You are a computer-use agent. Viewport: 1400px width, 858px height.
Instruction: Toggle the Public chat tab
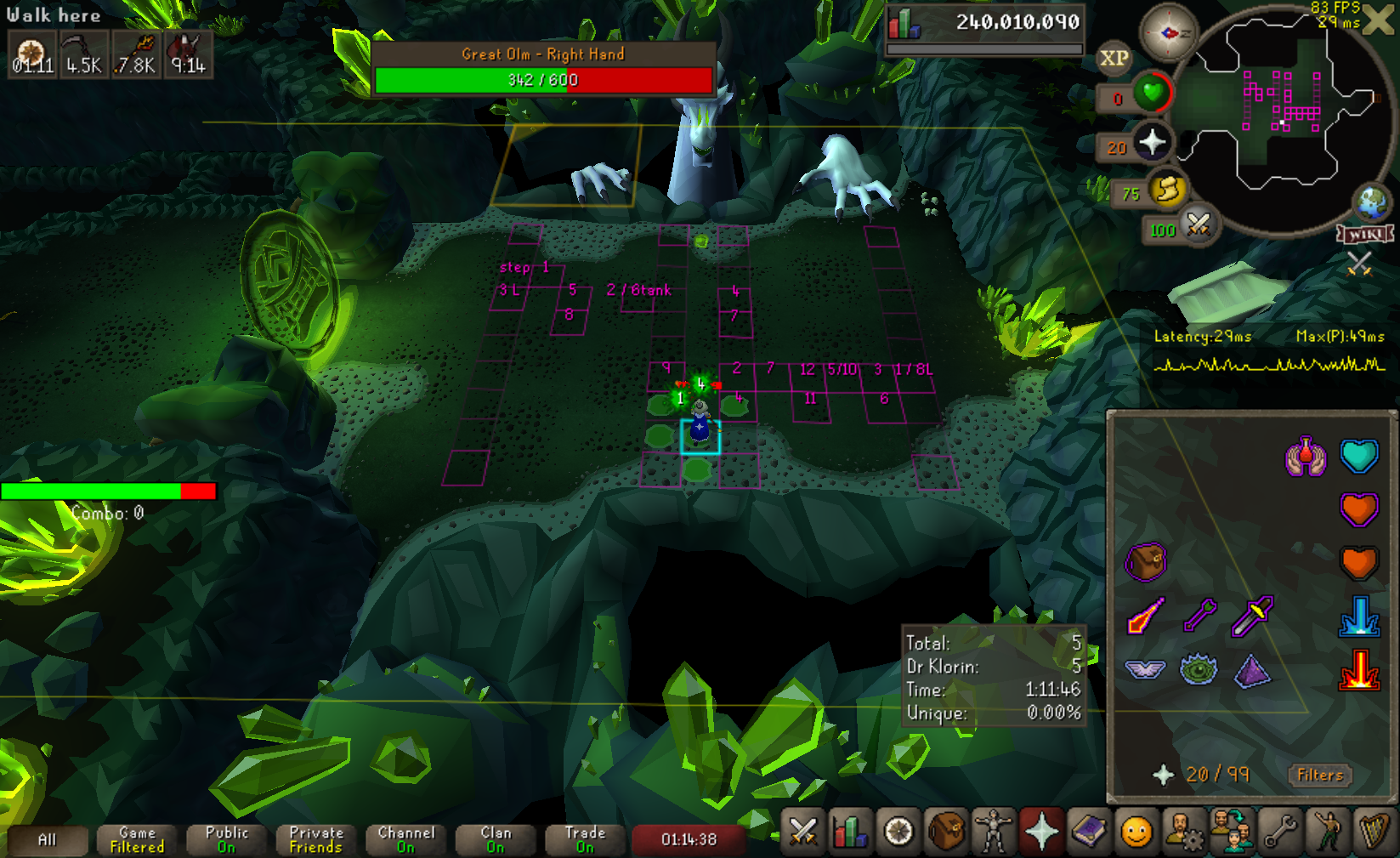(x=226, y=839)
